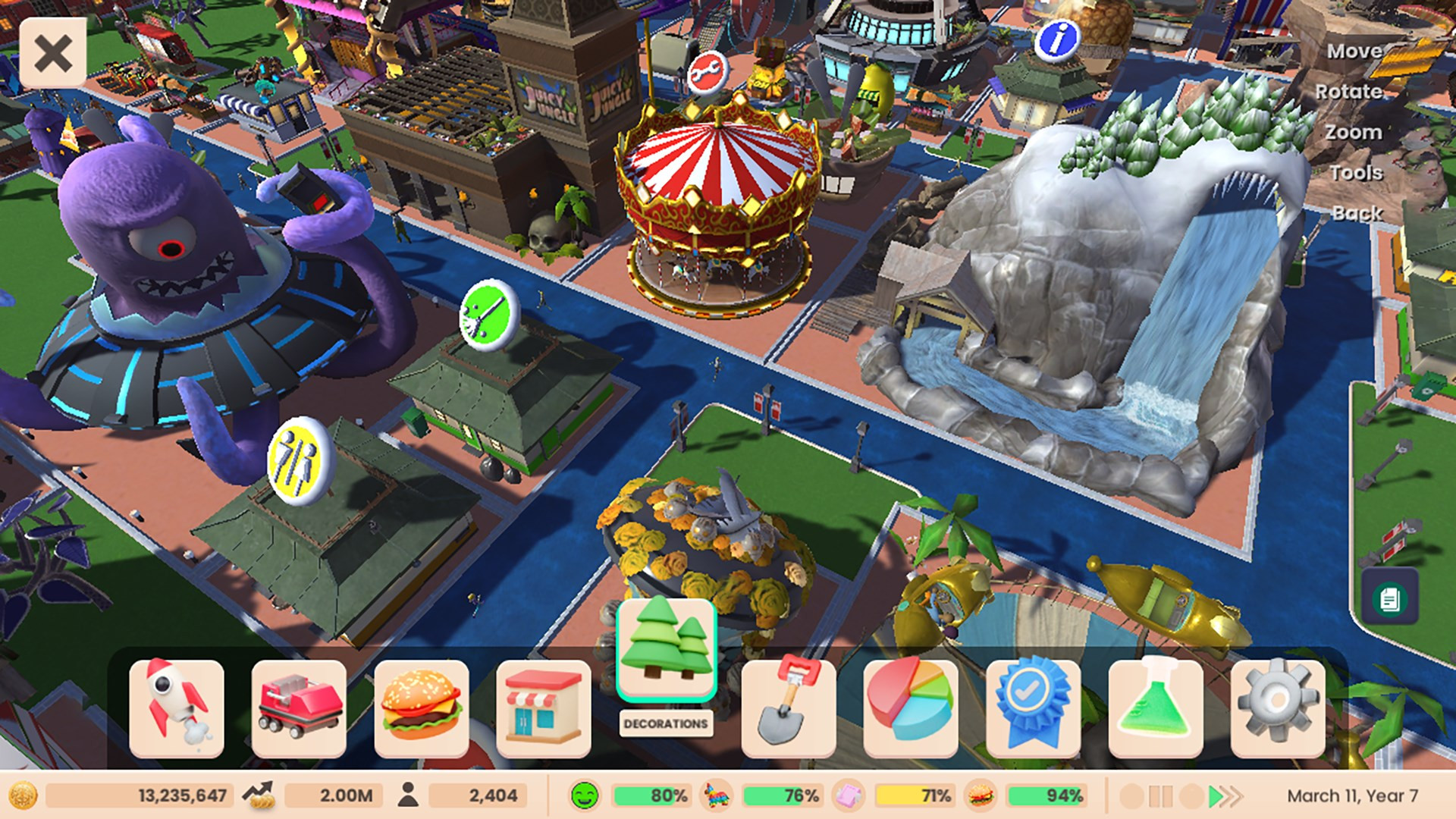Open the shop storefront category
This screenshot has height=819, width=1456.
pyautogui.click(x=544, y=708)
